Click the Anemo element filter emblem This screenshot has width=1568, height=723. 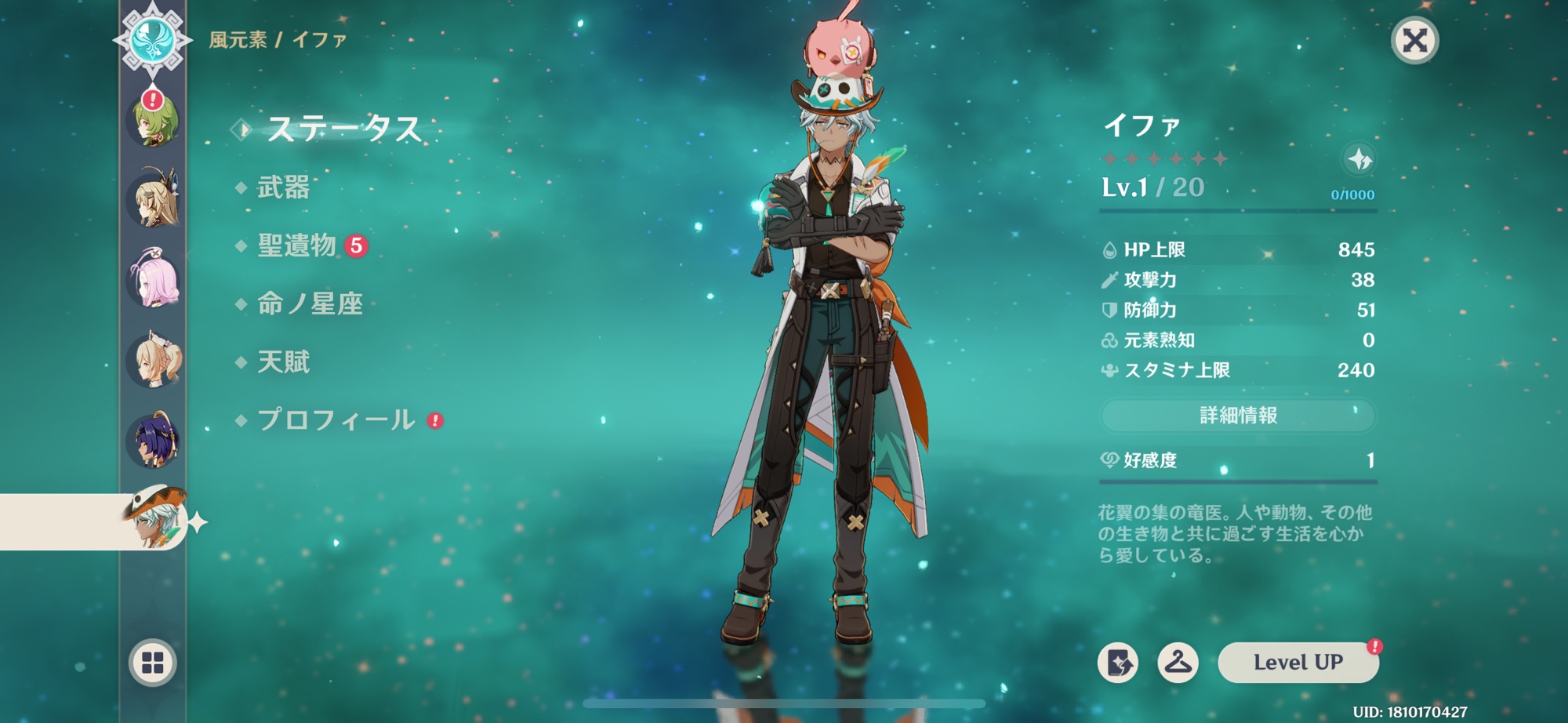152,39
